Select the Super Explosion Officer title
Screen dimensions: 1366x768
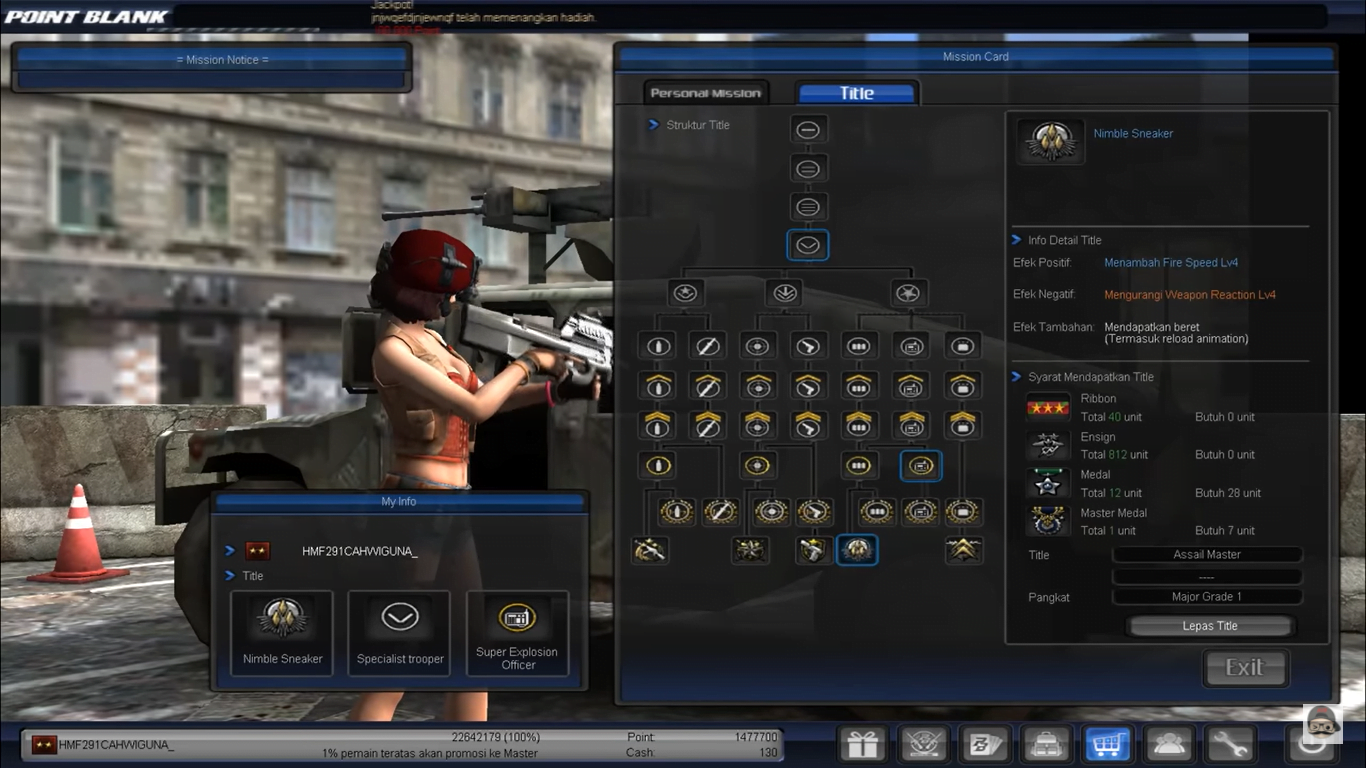[x=517, y=633]
